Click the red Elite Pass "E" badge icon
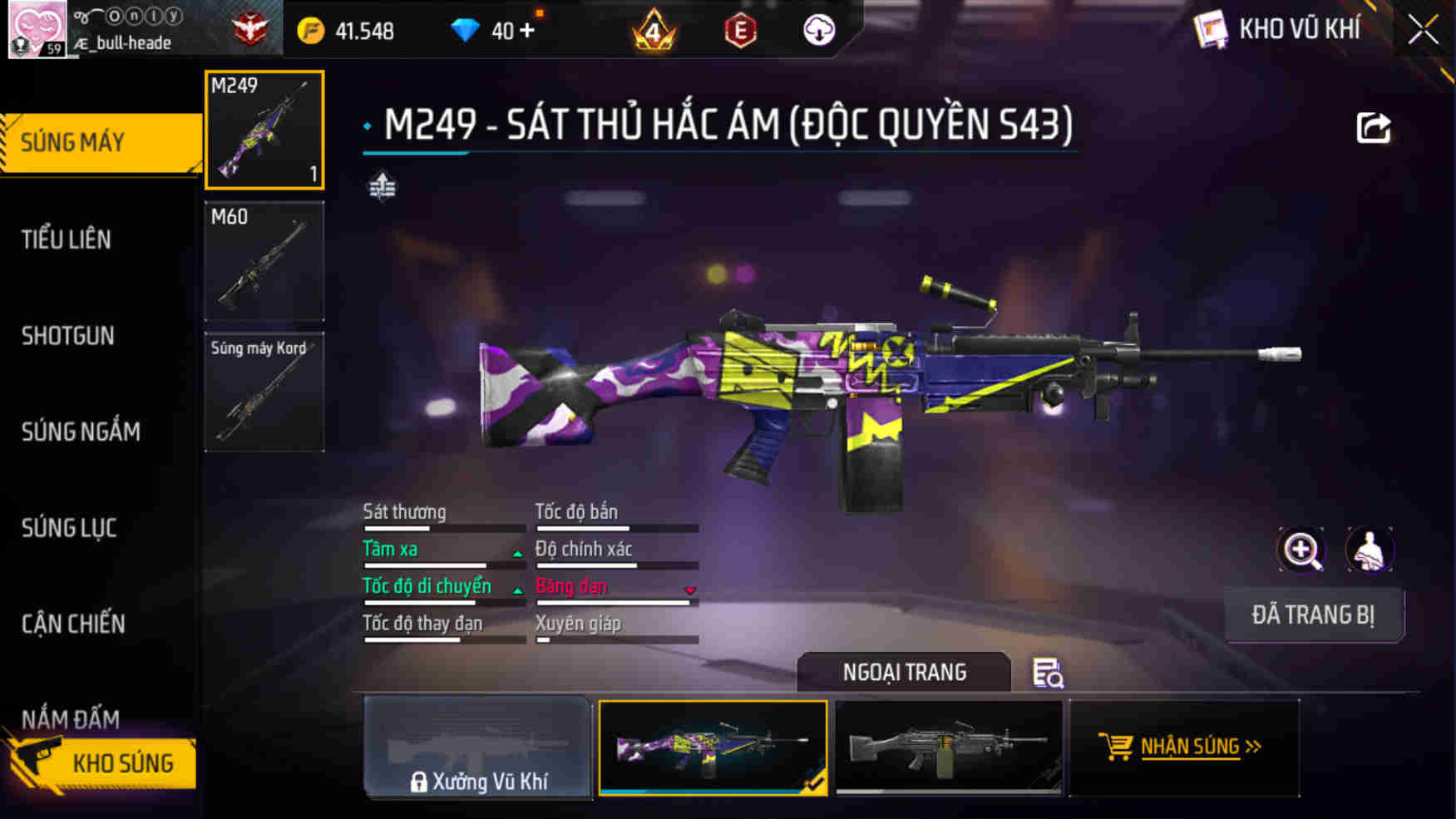This screenshot has height=819, width=1456. pyautogui.click(x=739, y=27)
